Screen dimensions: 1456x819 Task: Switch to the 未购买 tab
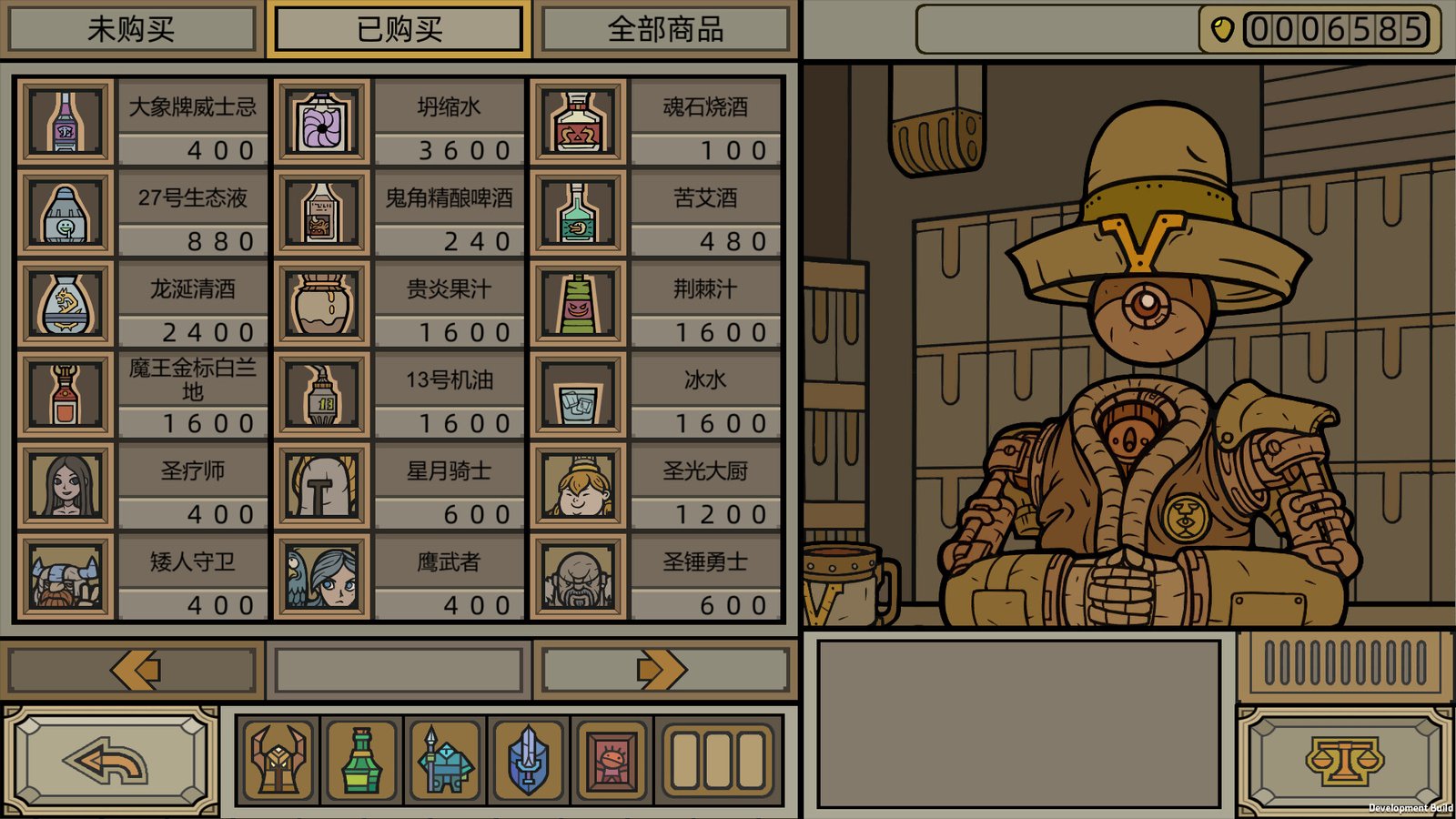click(x=130, y=29)
